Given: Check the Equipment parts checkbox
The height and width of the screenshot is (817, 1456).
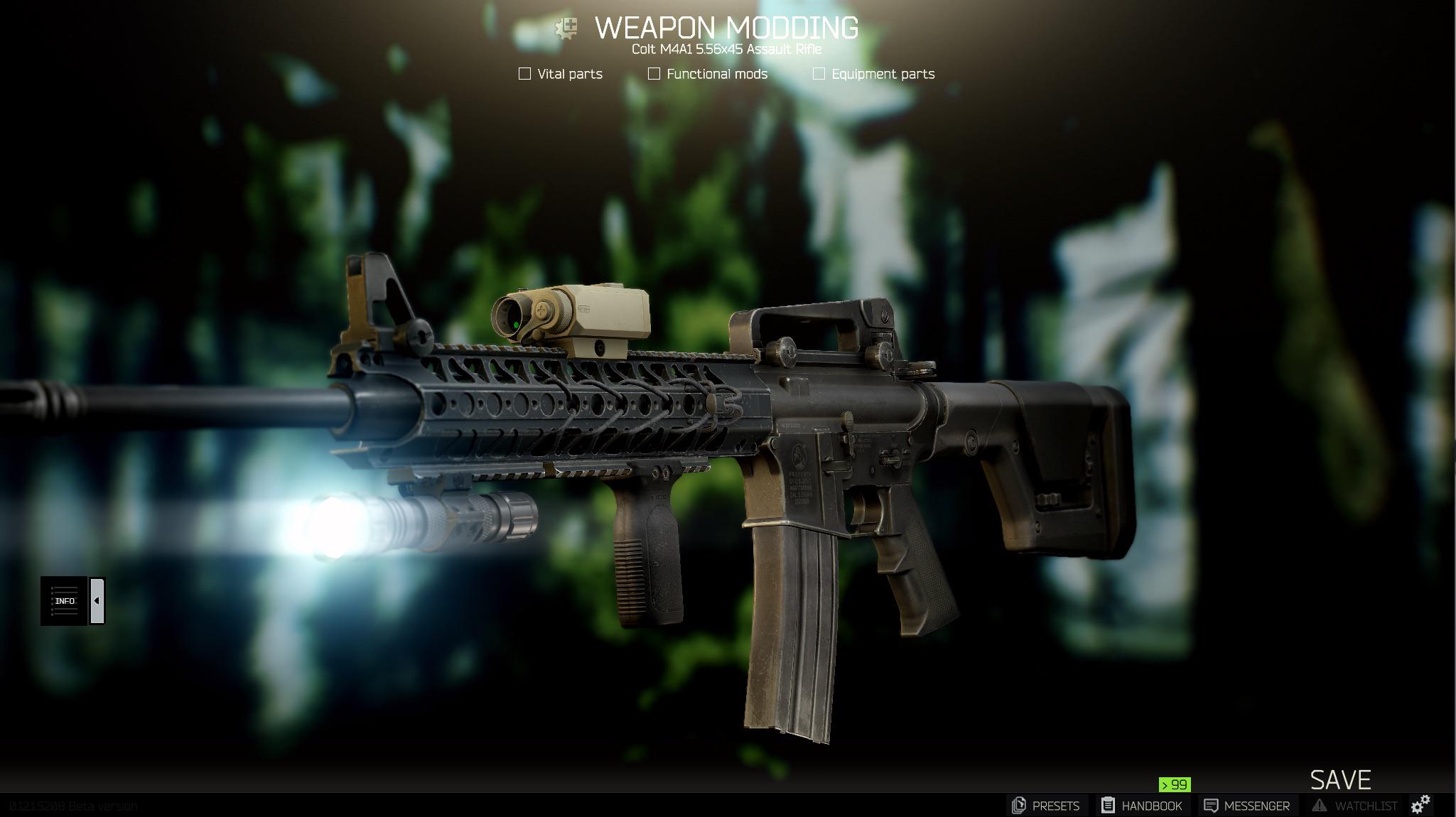Looking at the screenshot, I should [x=819, y=72].
